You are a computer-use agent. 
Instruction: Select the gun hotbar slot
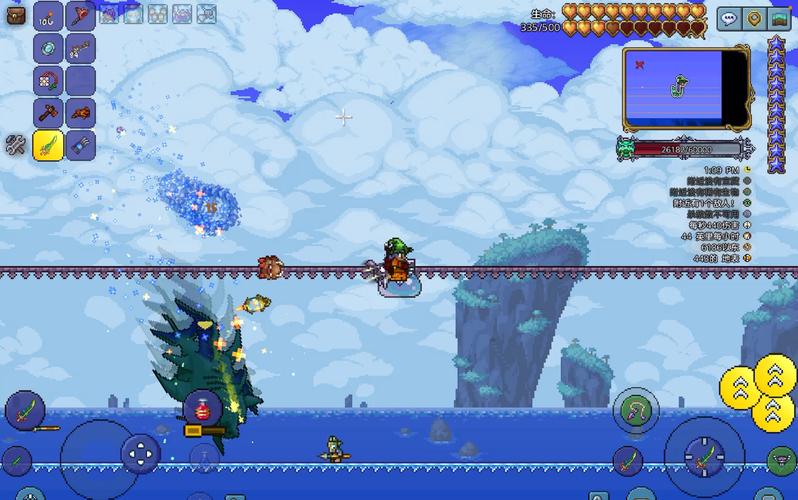[x=80, y=47]
